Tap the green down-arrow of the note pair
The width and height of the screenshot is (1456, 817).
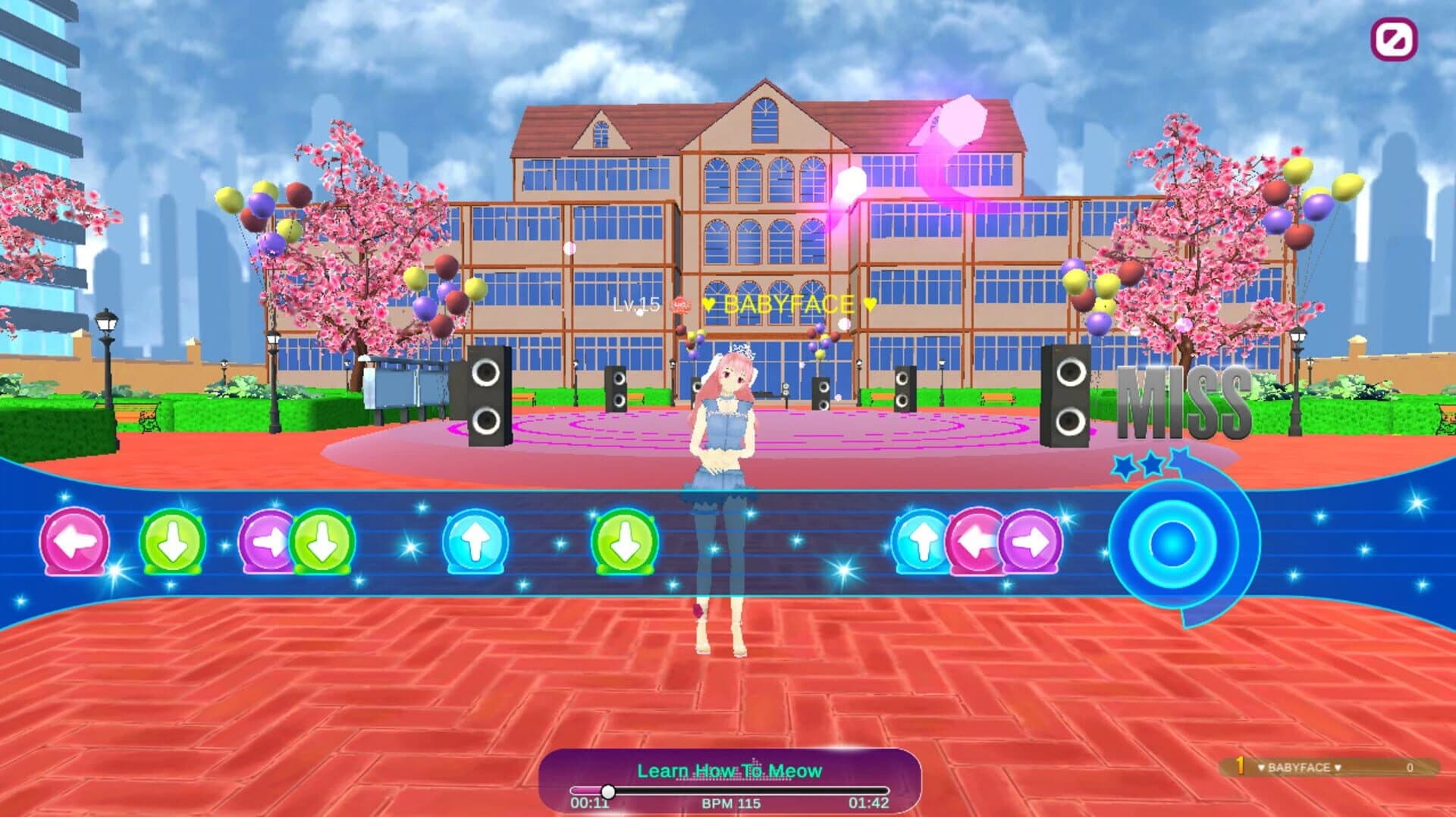point(321,542)
